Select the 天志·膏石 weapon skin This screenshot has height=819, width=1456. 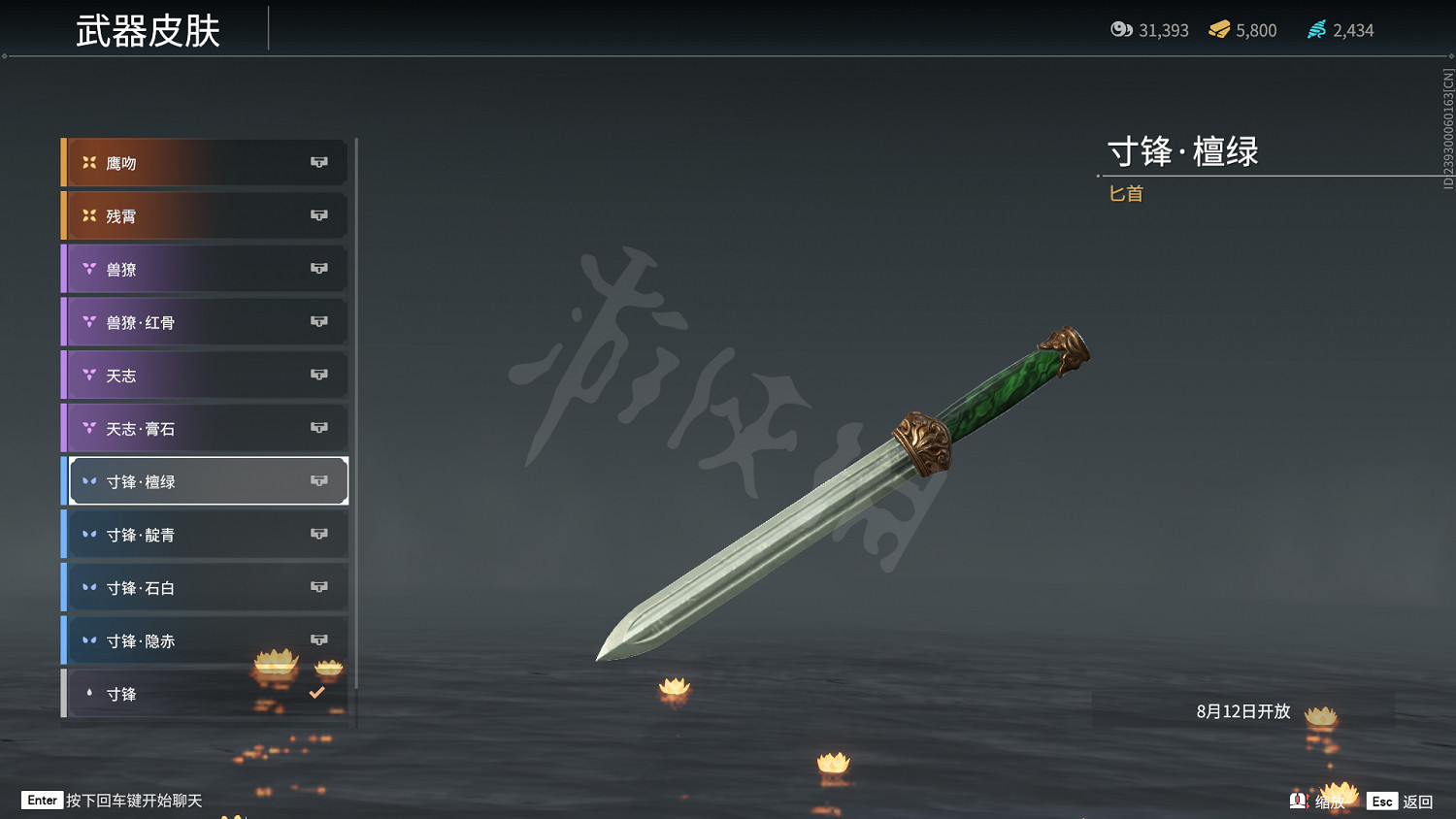175,428
